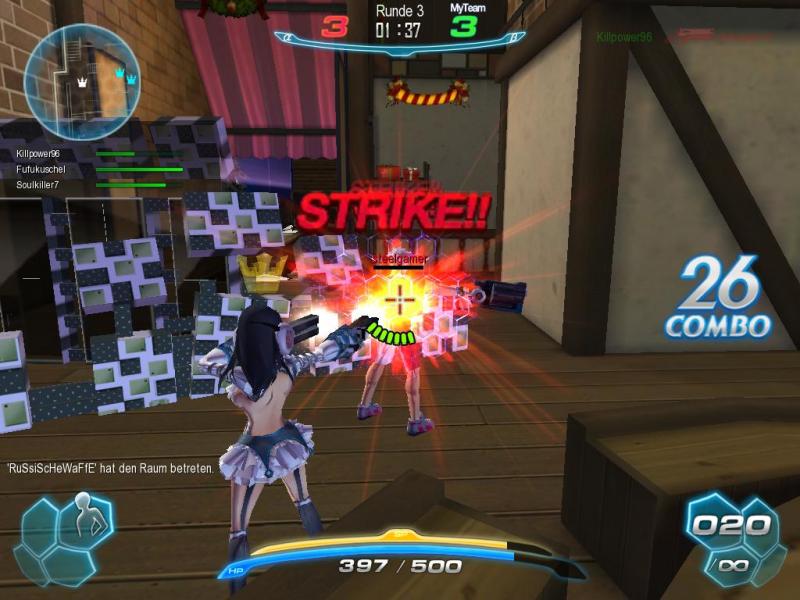Select the white crown marker on the minimap
The height and width of the screenshot is (600, 800).
coord(82,85)
